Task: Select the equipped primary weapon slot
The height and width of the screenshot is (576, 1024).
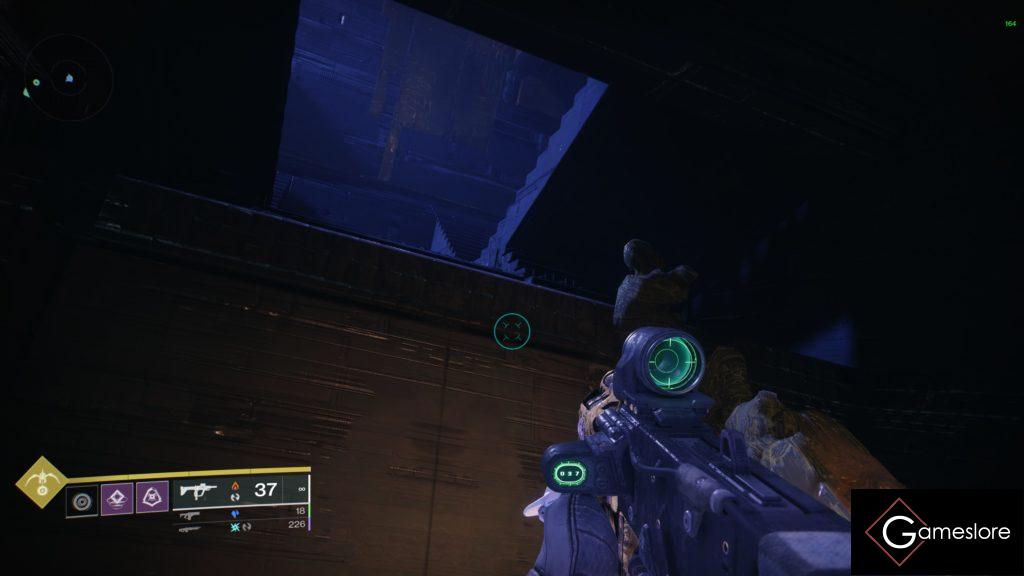Action: (x=240, y=490)
